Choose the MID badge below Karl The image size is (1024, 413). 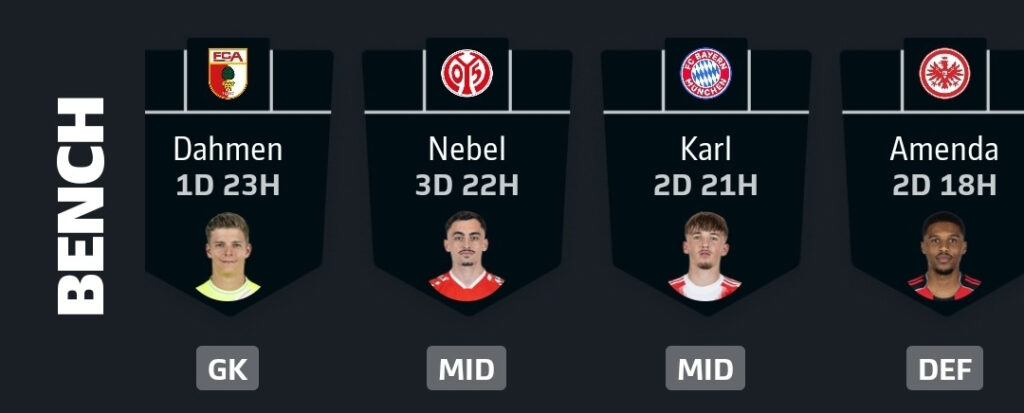click(706, 369)
